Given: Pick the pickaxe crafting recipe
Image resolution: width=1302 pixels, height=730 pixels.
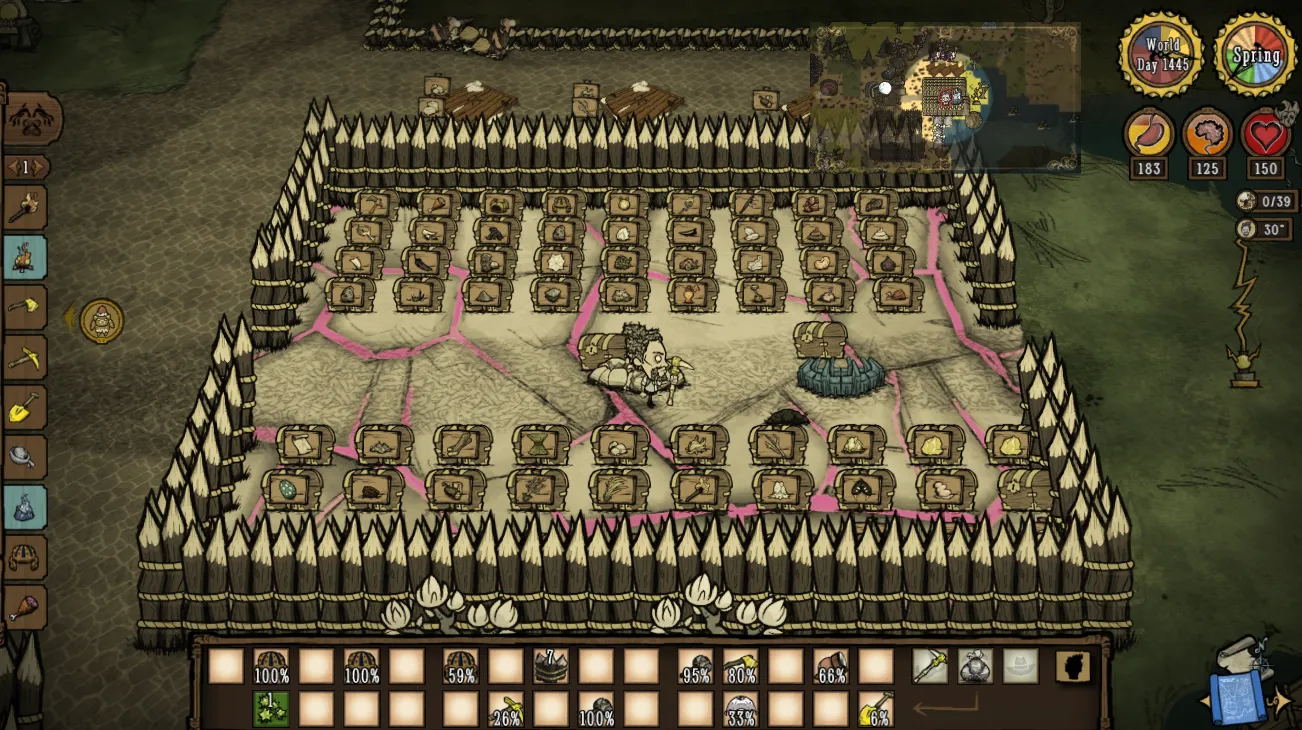Looking at the screenshot, I should point(25,357).
